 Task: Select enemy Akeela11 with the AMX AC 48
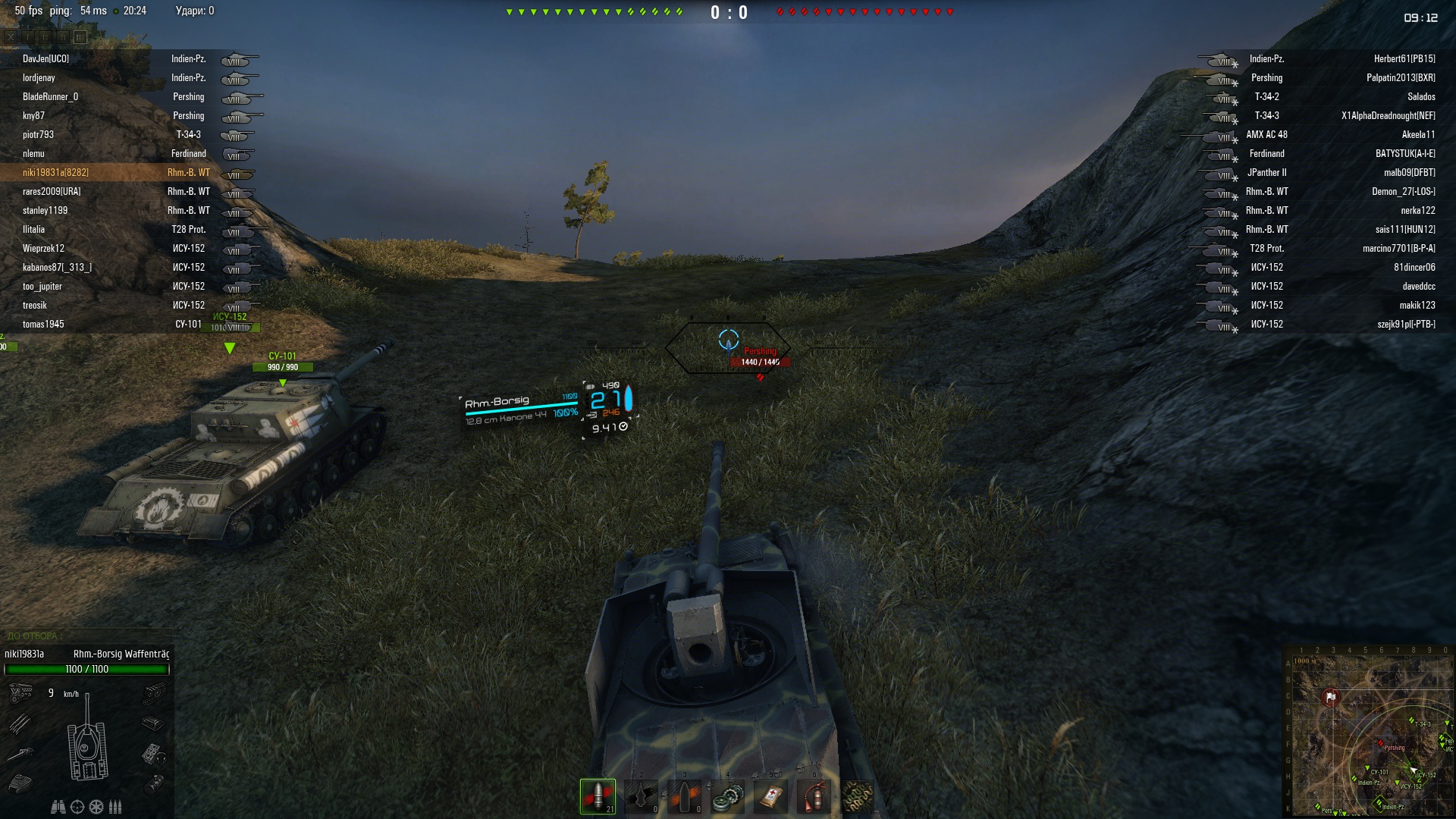click(1418, 135)
